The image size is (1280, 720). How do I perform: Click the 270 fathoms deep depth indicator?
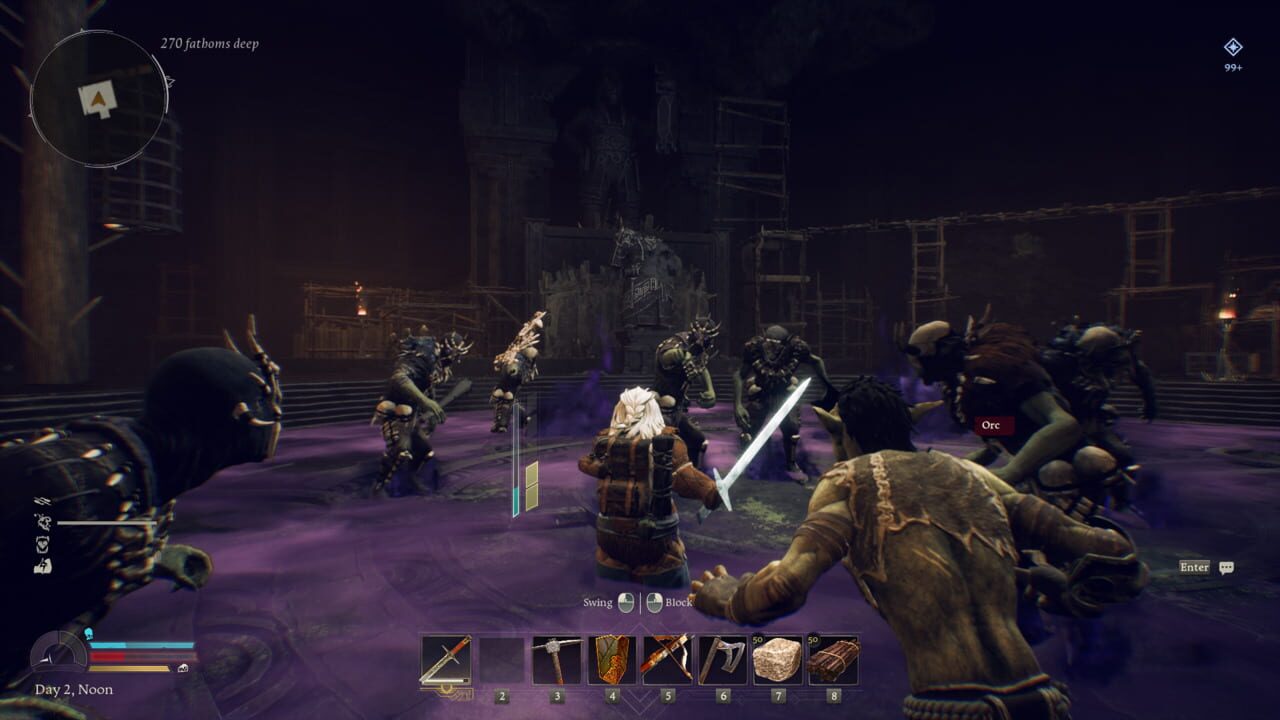tap(211, 45)
